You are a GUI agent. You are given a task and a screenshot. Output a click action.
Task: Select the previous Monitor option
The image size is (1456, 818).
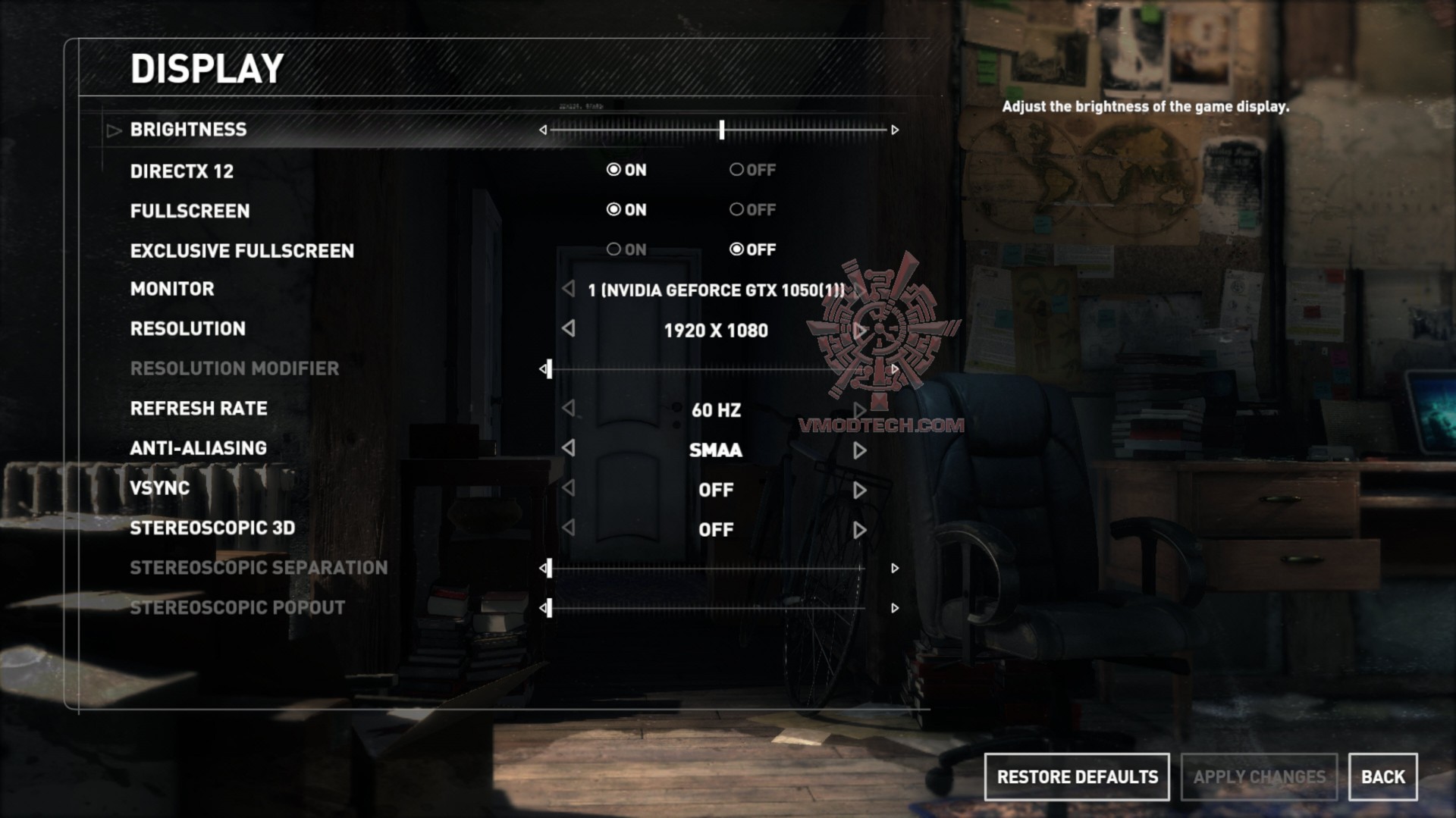569,289
